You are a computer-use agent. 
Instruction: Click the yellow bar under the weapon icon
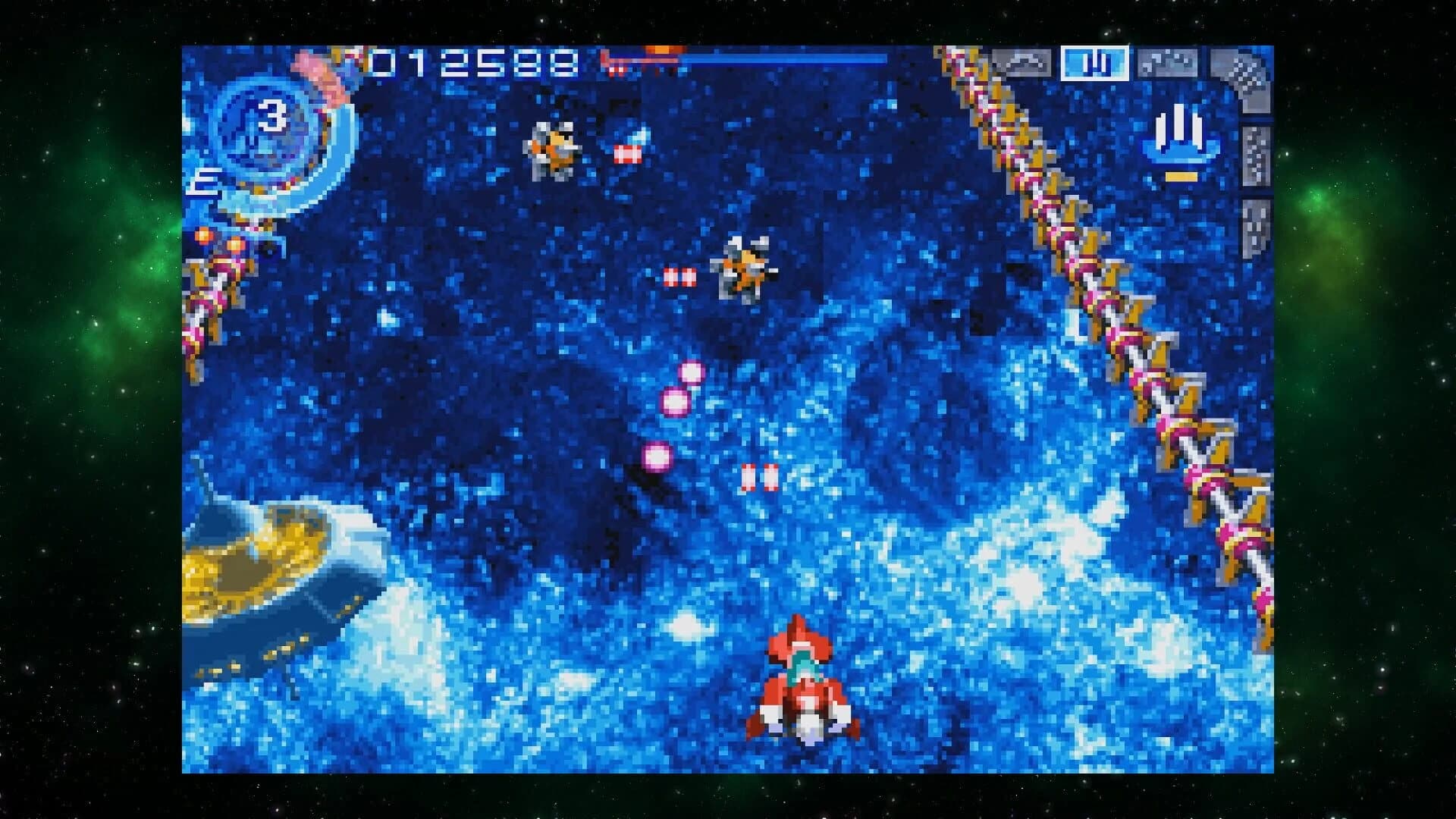point(1181,176)
